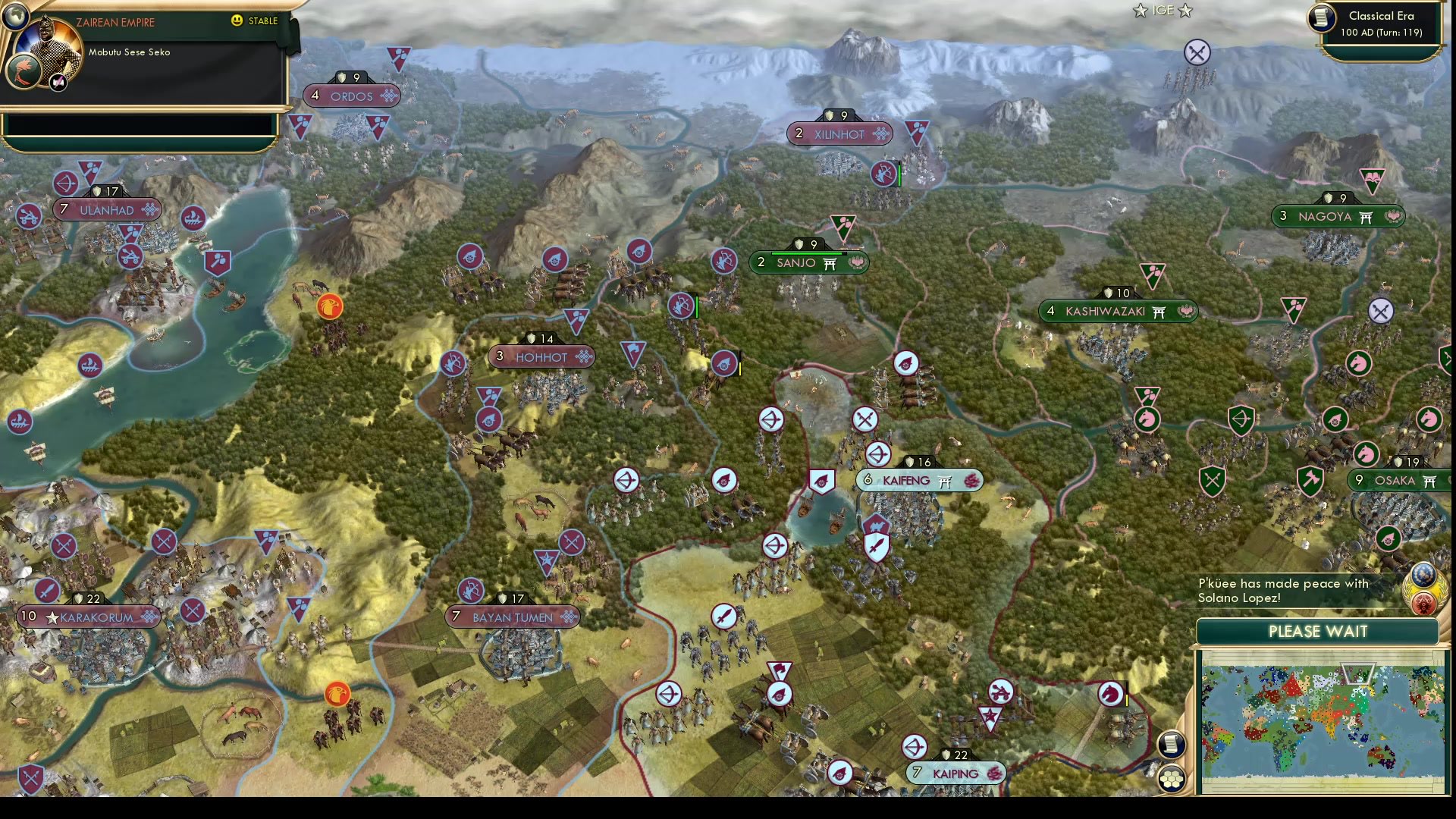Toggle the left IGE star
Screen dimensions: 1456x819
click(1139, 11)
